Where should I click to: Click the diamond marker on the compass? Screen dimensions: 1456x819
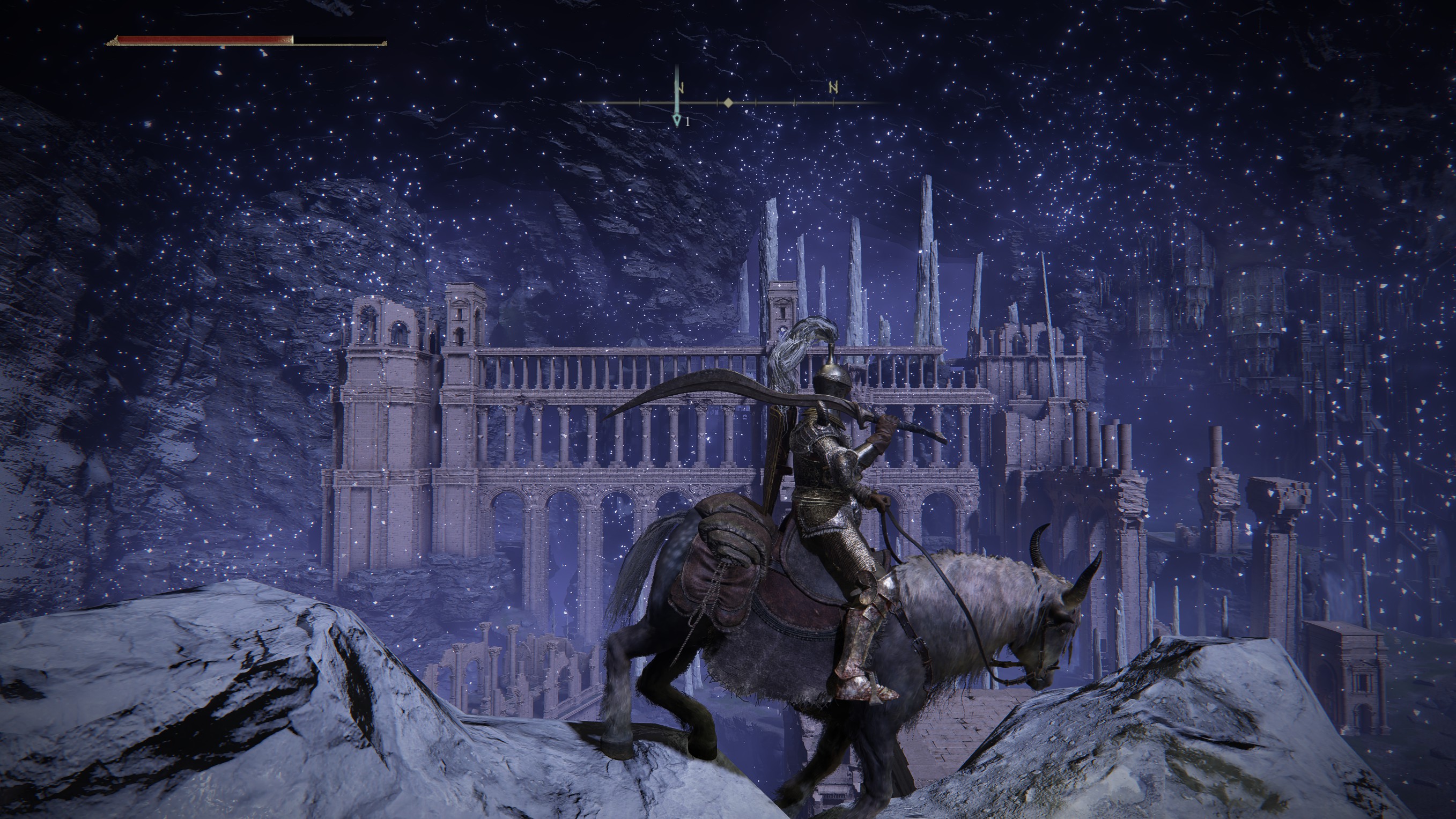click(x=728, y=103)
